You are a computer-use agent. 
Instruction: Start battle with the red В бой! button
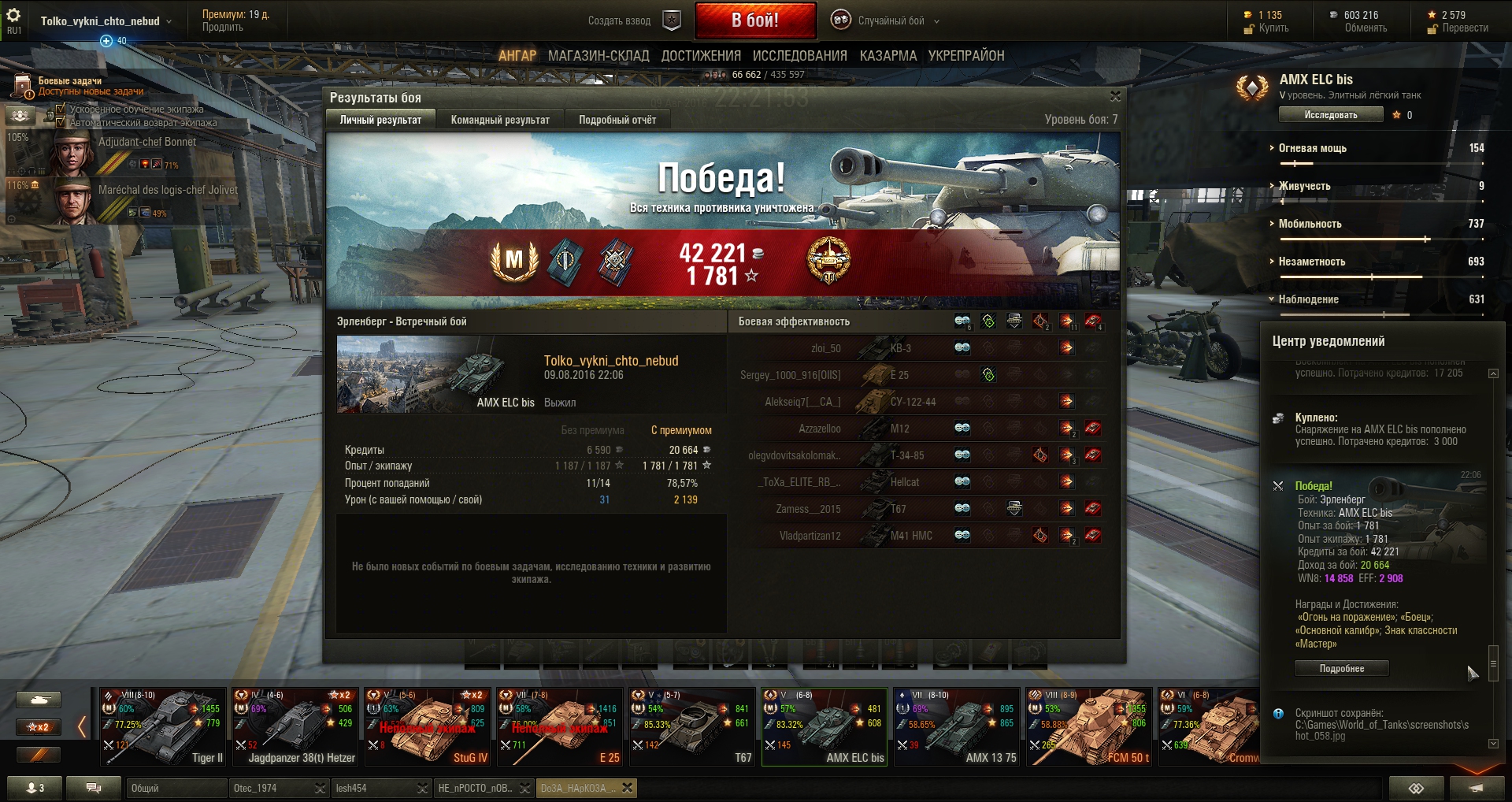754,20
